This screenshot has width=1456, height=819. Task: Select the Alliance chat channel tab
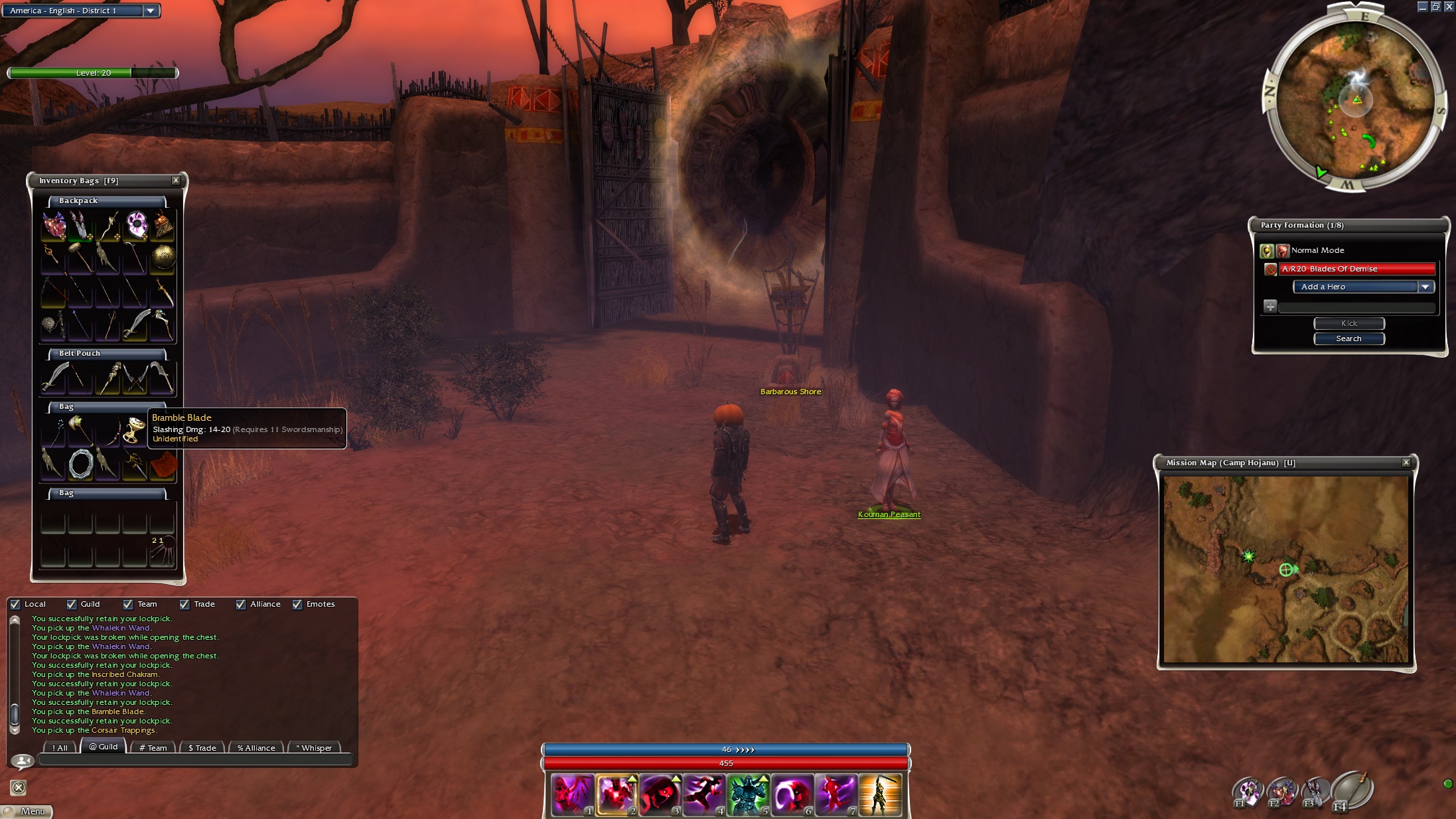[256, 748]
